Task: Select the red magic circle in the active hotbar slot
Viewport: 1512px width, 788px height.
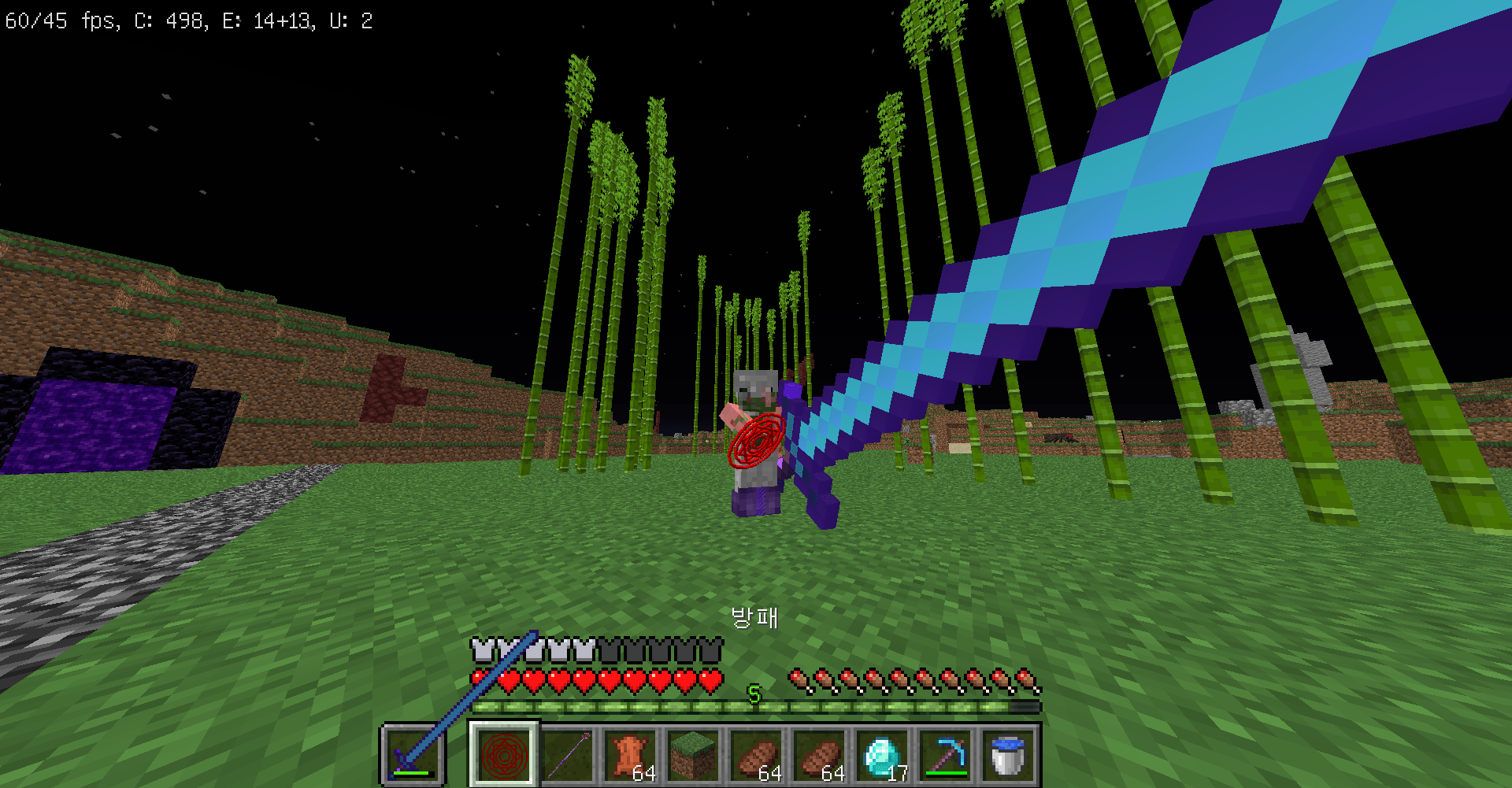Action: 504,756
